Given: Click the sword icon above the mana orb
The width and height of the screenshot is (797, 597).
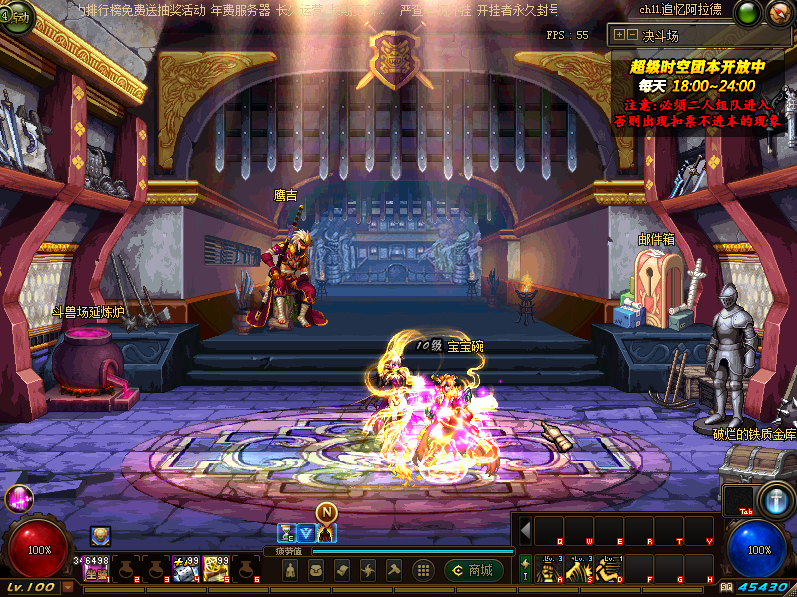Looking at the screenshot, I should [775, 499].
